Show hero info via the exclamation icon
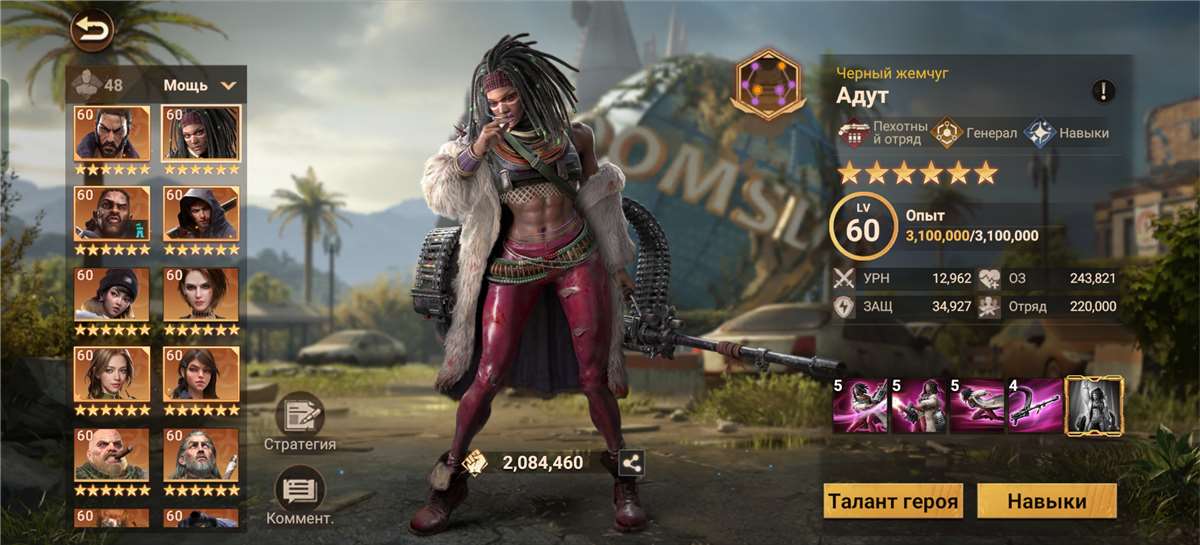Image resolution: width=1200 pixels, height=545 pixels. 1102,91
